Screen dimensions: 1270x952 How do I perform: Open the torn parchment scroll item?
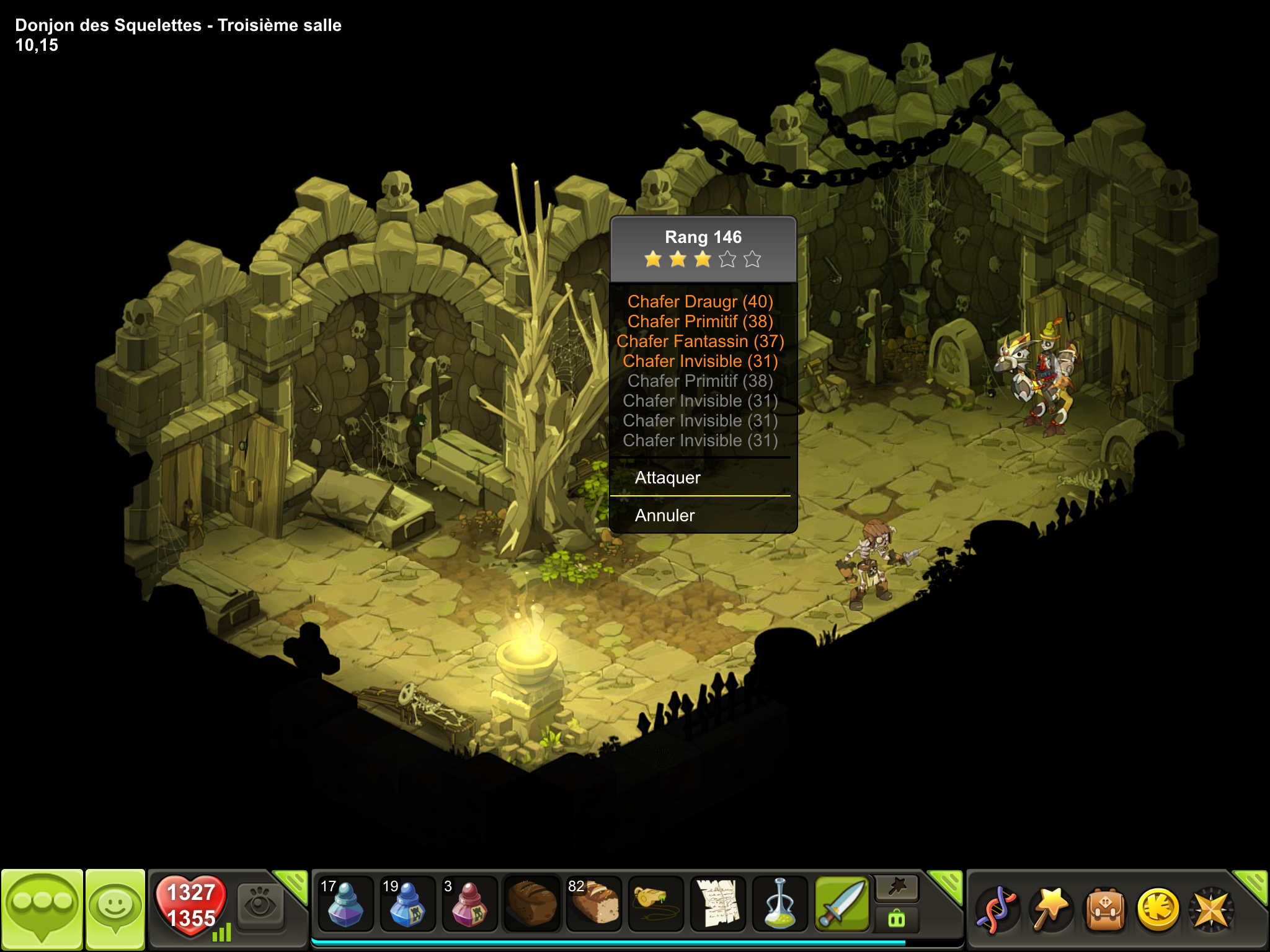[x=718, y=904]
